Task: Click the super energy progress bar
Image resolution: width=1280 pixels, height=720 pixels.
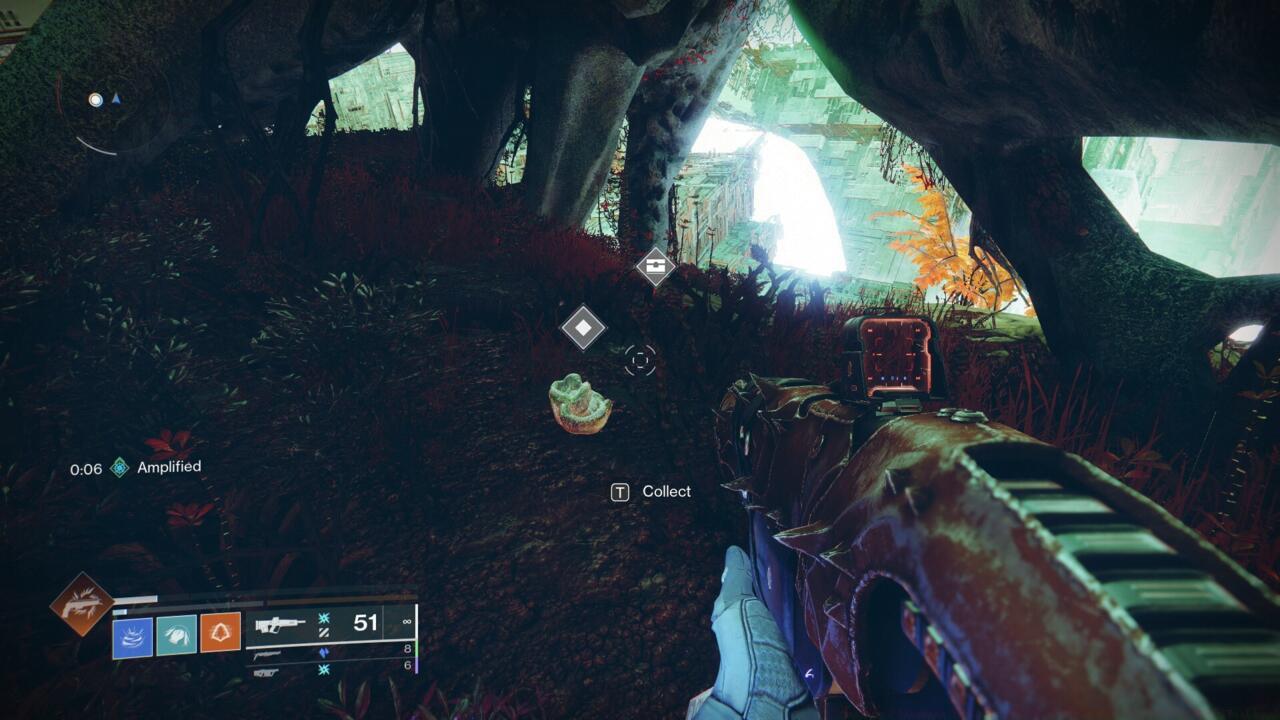Action: pos(137,597)
